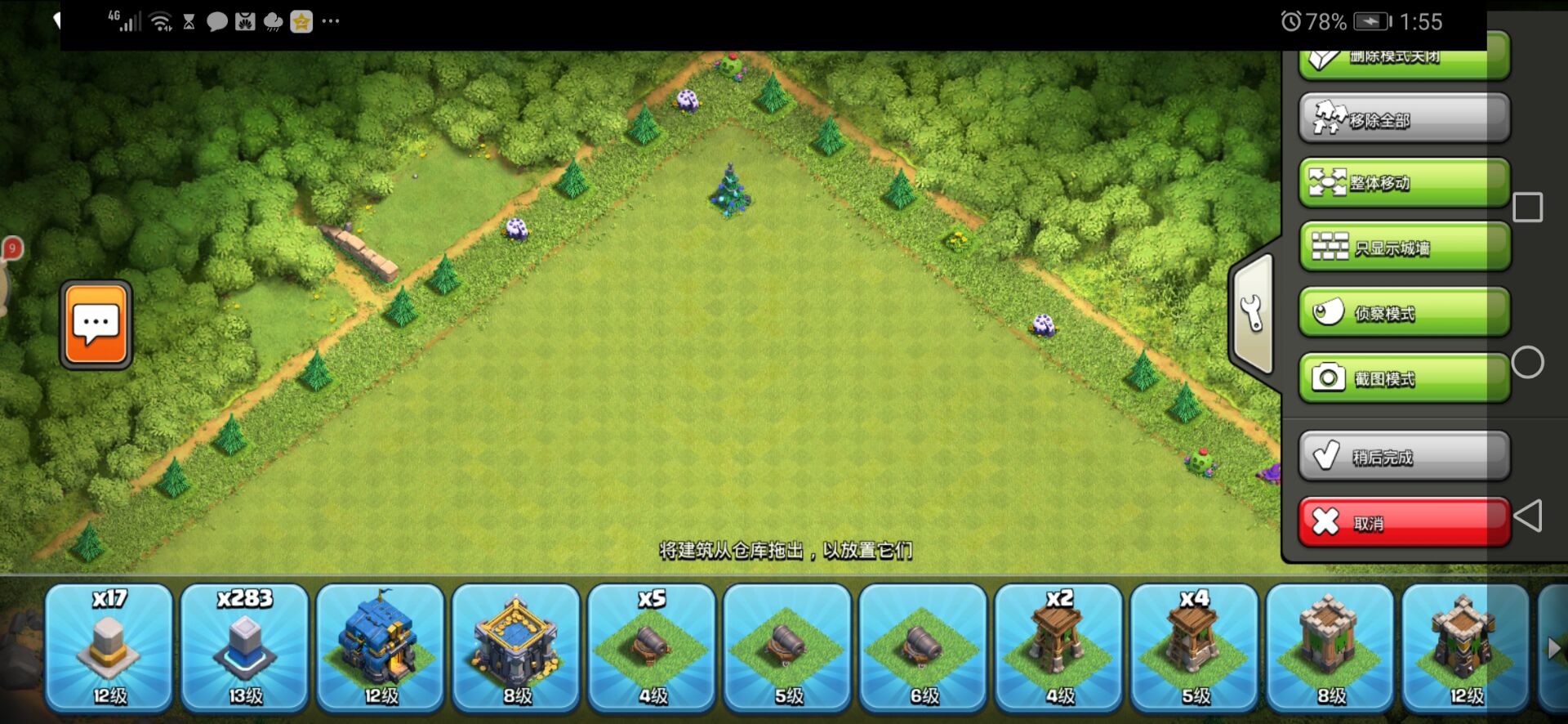1568x724 pixels.
Task: Tap the Android back triangle button
Action: pos(1527,516)
